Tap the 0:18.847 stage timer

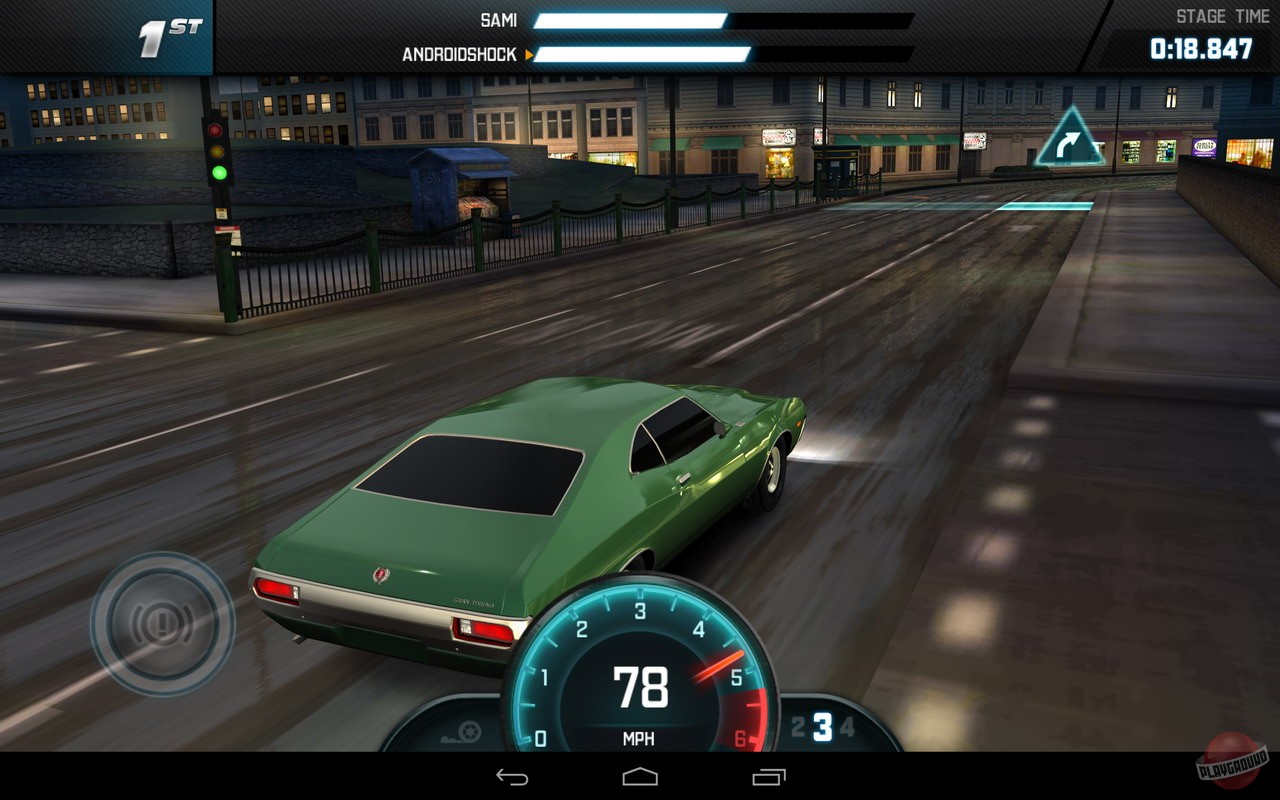click(1200, 46)
